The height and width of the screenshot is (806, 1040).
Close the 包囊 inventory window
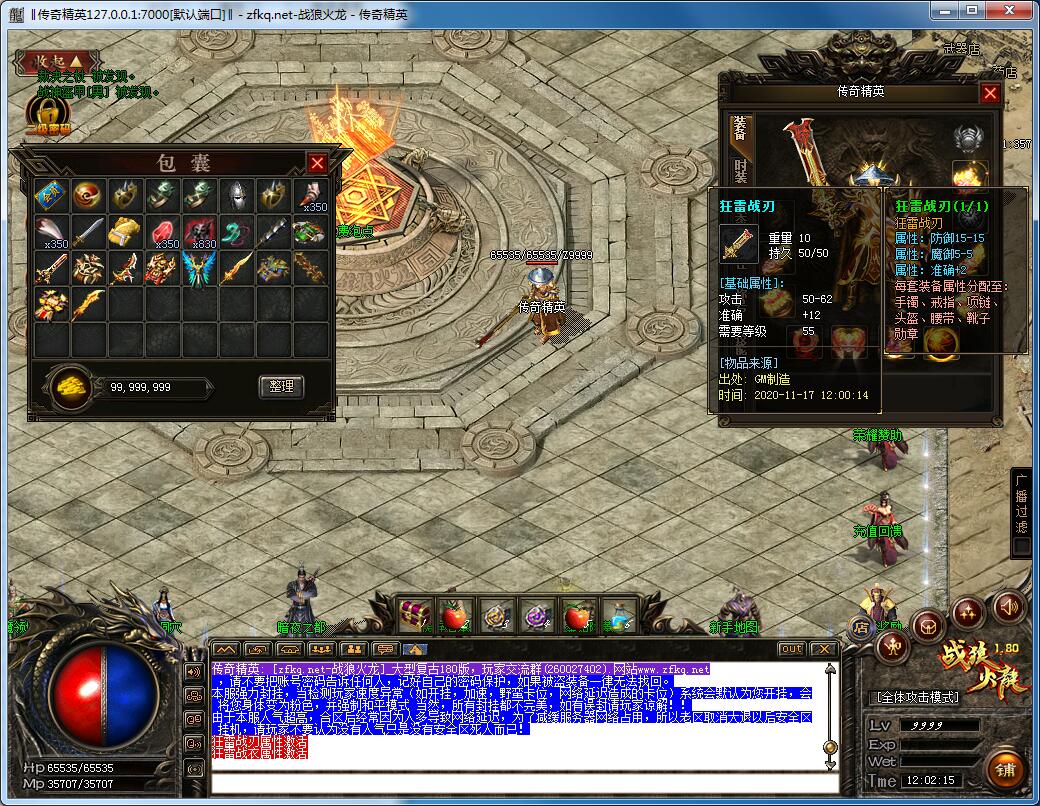point(317,163)
